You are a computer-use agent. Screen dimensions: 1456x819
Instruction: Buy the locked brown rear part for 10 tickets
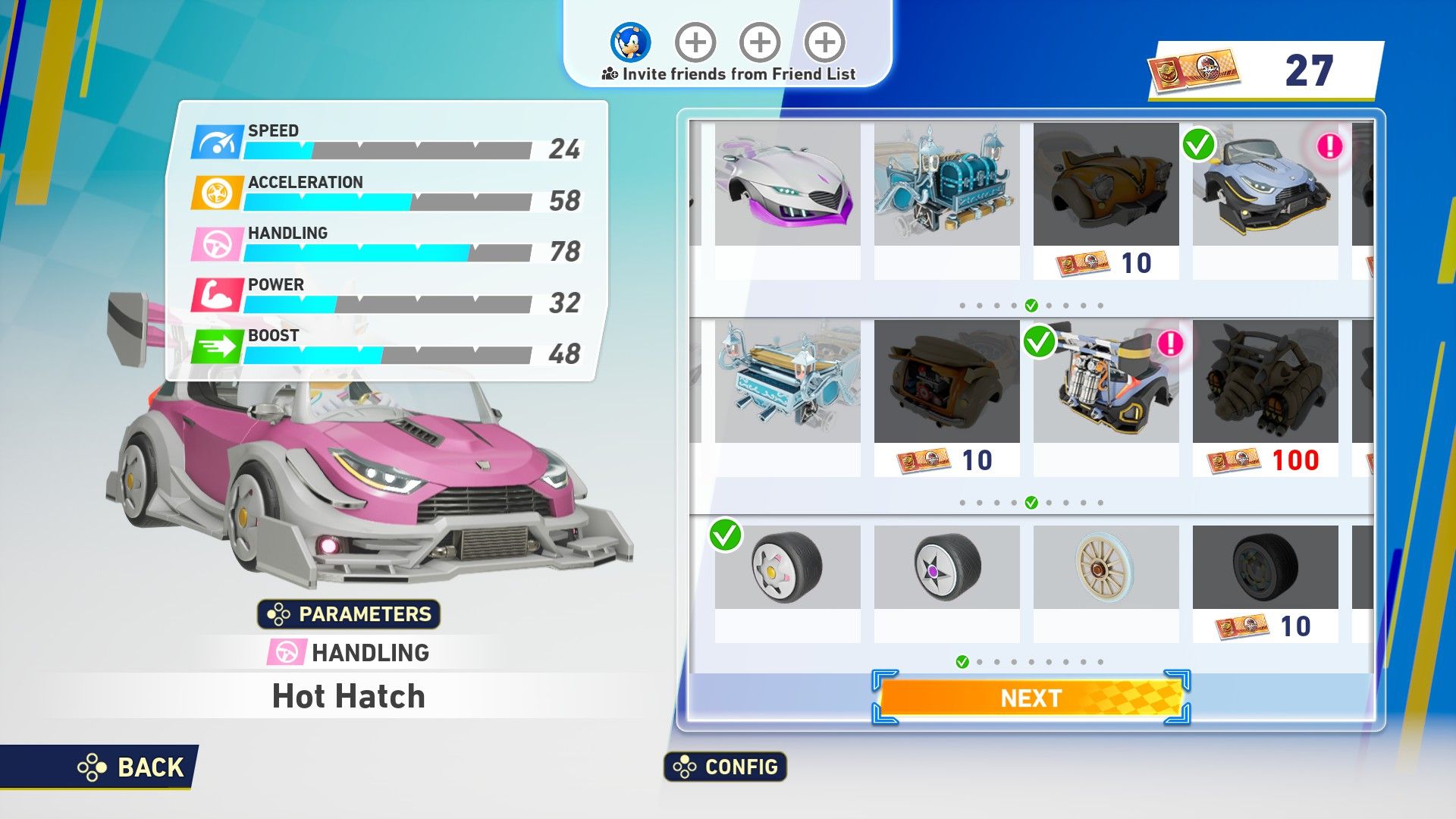coord(946,397)
